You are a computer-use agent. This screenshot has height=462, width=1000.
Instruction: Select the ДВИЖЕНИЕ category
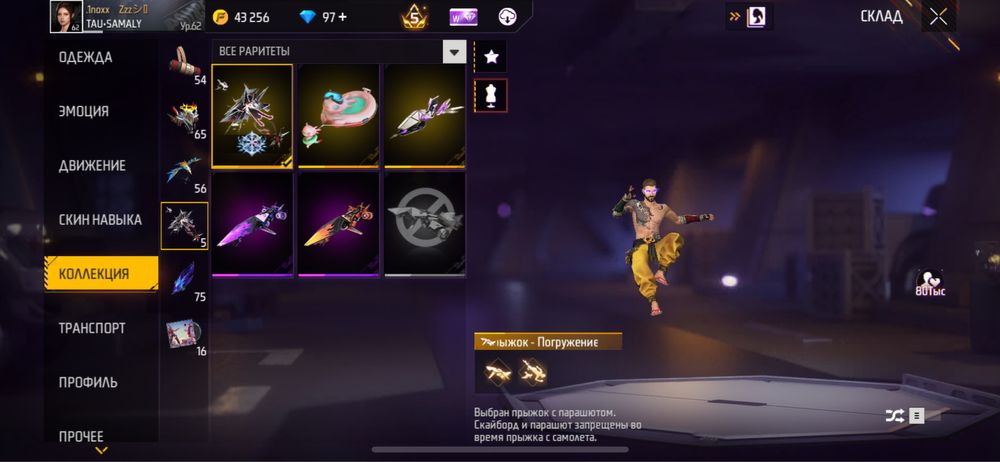[90, 166]
